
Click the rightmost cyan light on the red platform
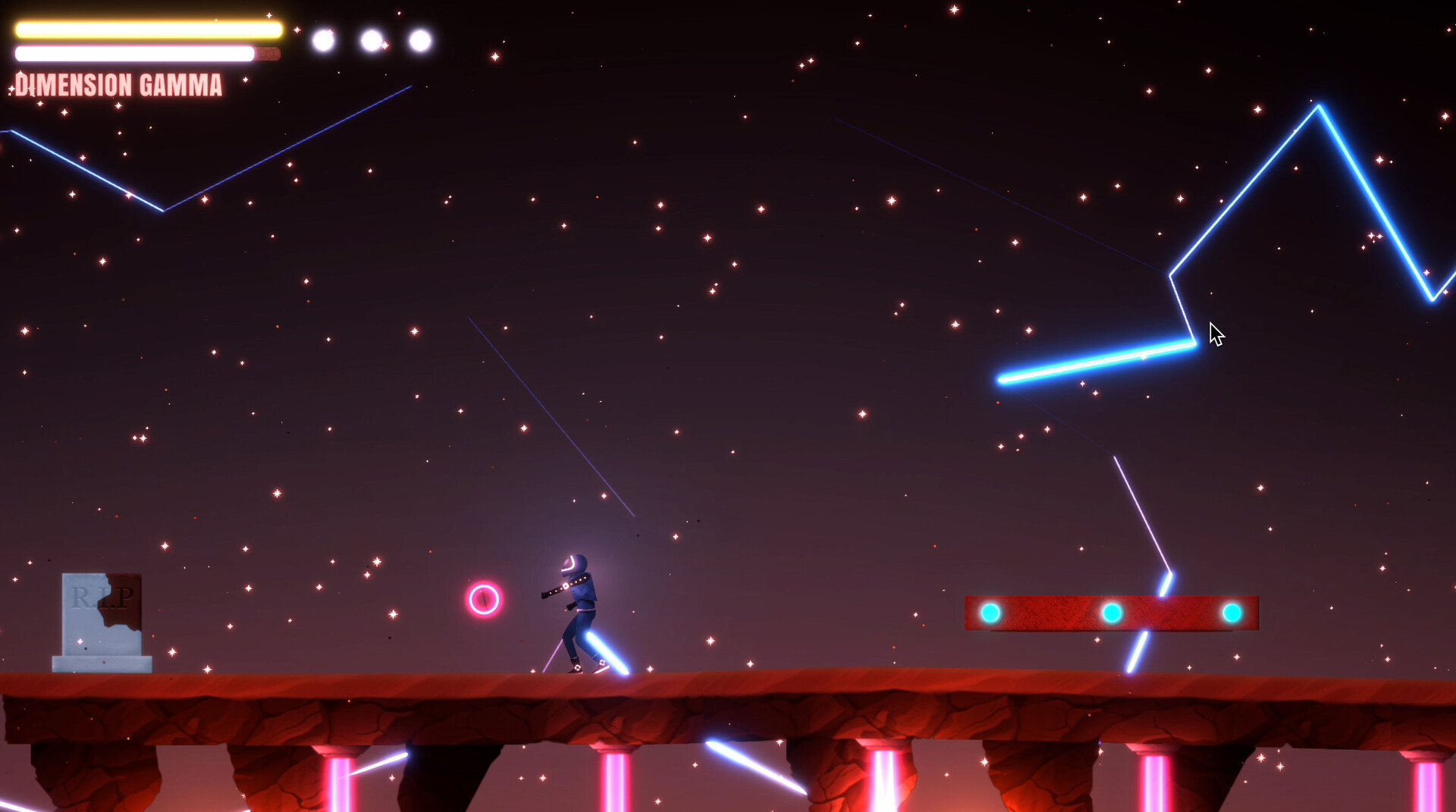[x=1232, y=614]
